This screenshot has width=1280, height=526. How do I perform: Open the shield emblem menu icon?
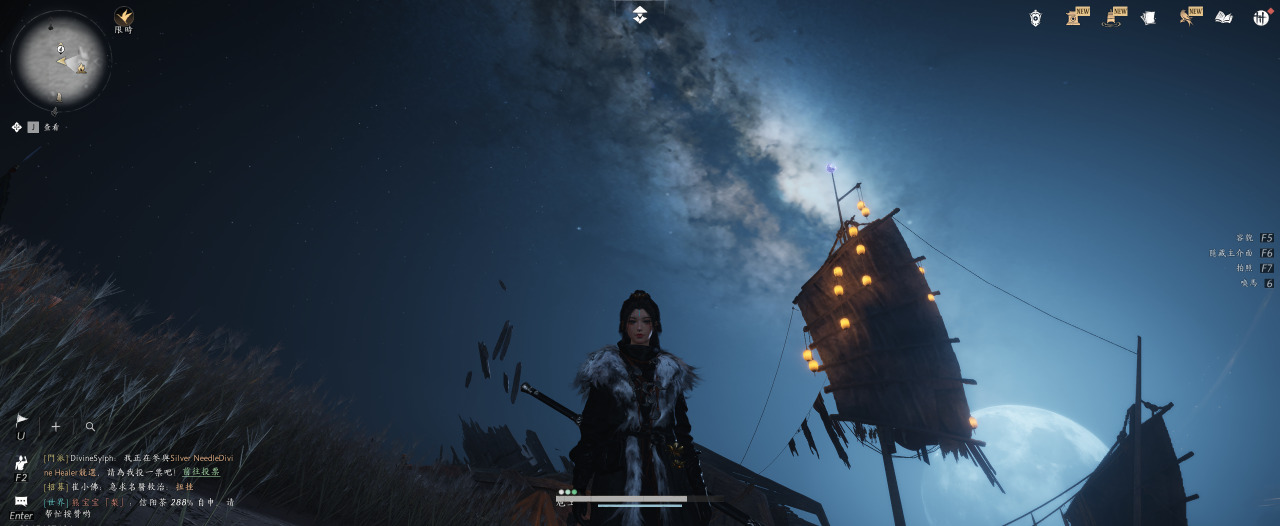click(x=1036, y=18)
